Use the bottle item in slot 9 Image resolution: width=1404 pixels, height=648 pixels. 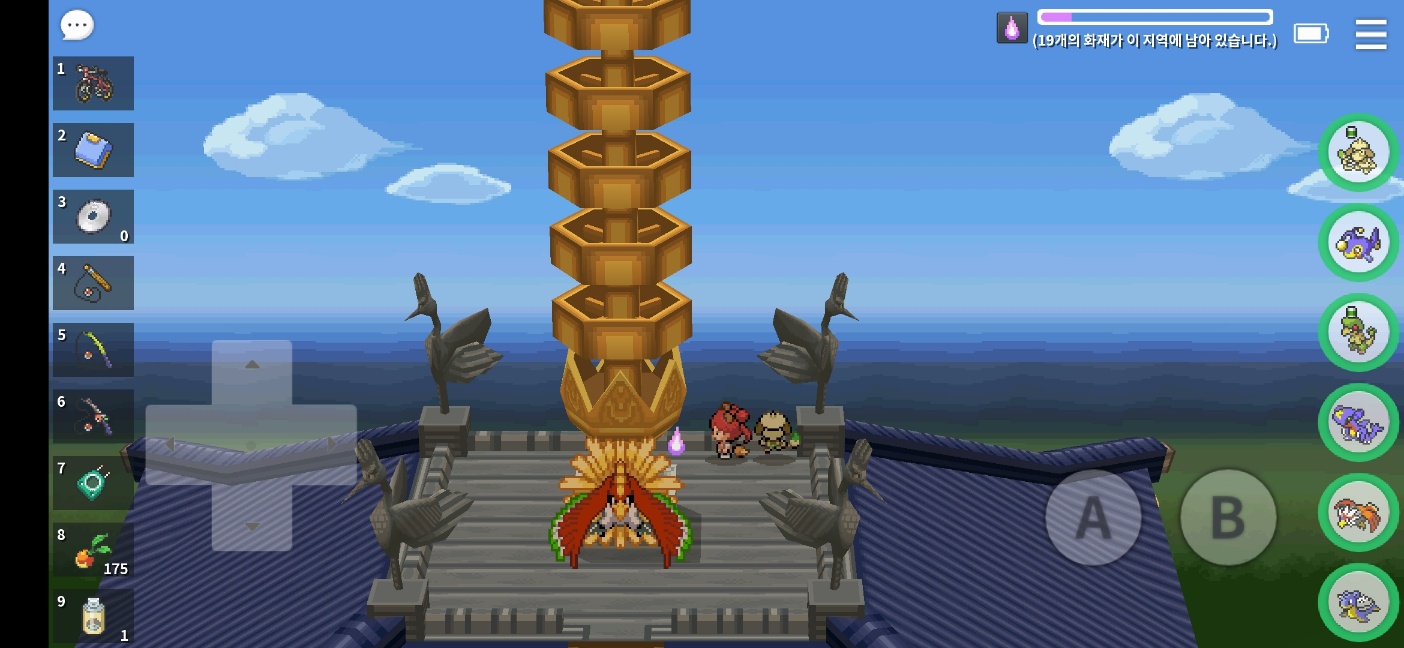click(x=94, y=616)
